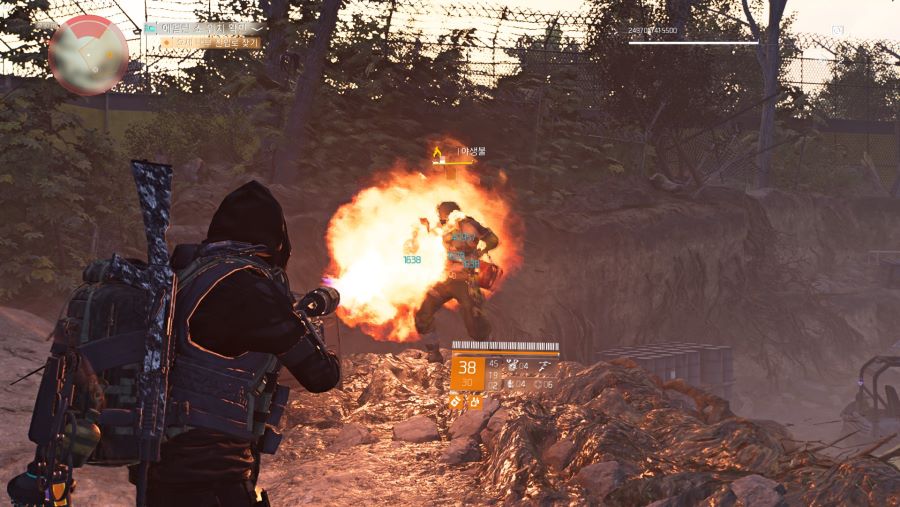
Task: Click the small square icon near XP bar
Action: coord(836,31)
